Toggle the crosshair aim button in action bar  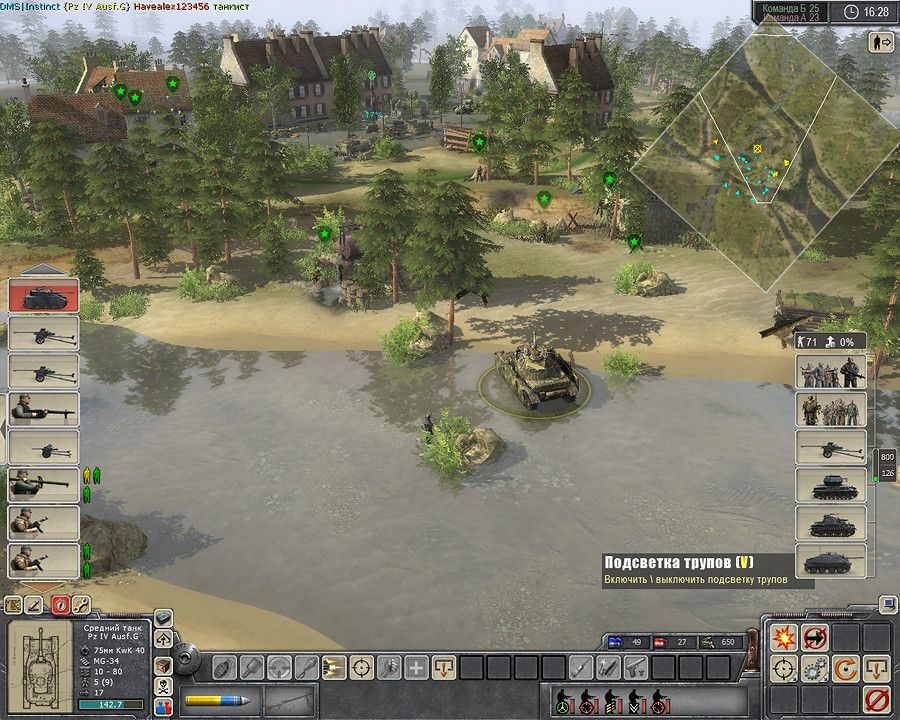[x=361, y=667]
